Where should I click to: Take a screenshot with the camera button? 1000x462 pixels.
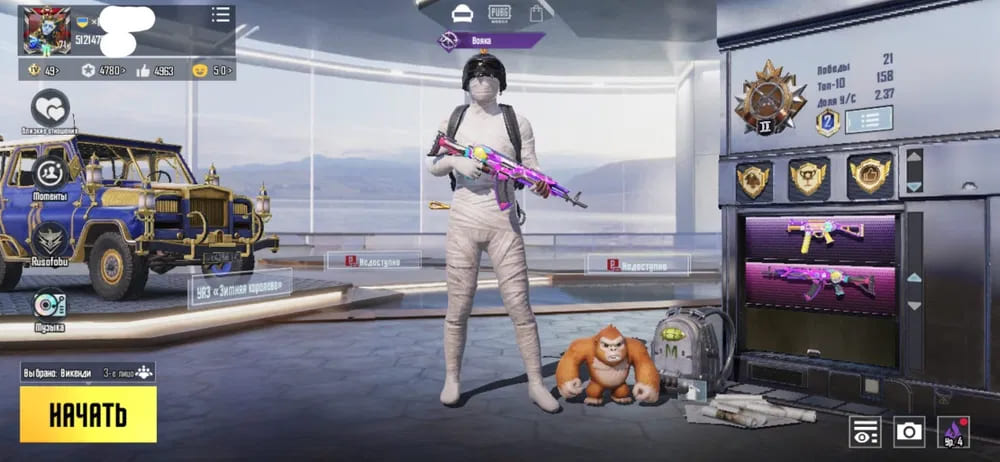coord(909,431)
